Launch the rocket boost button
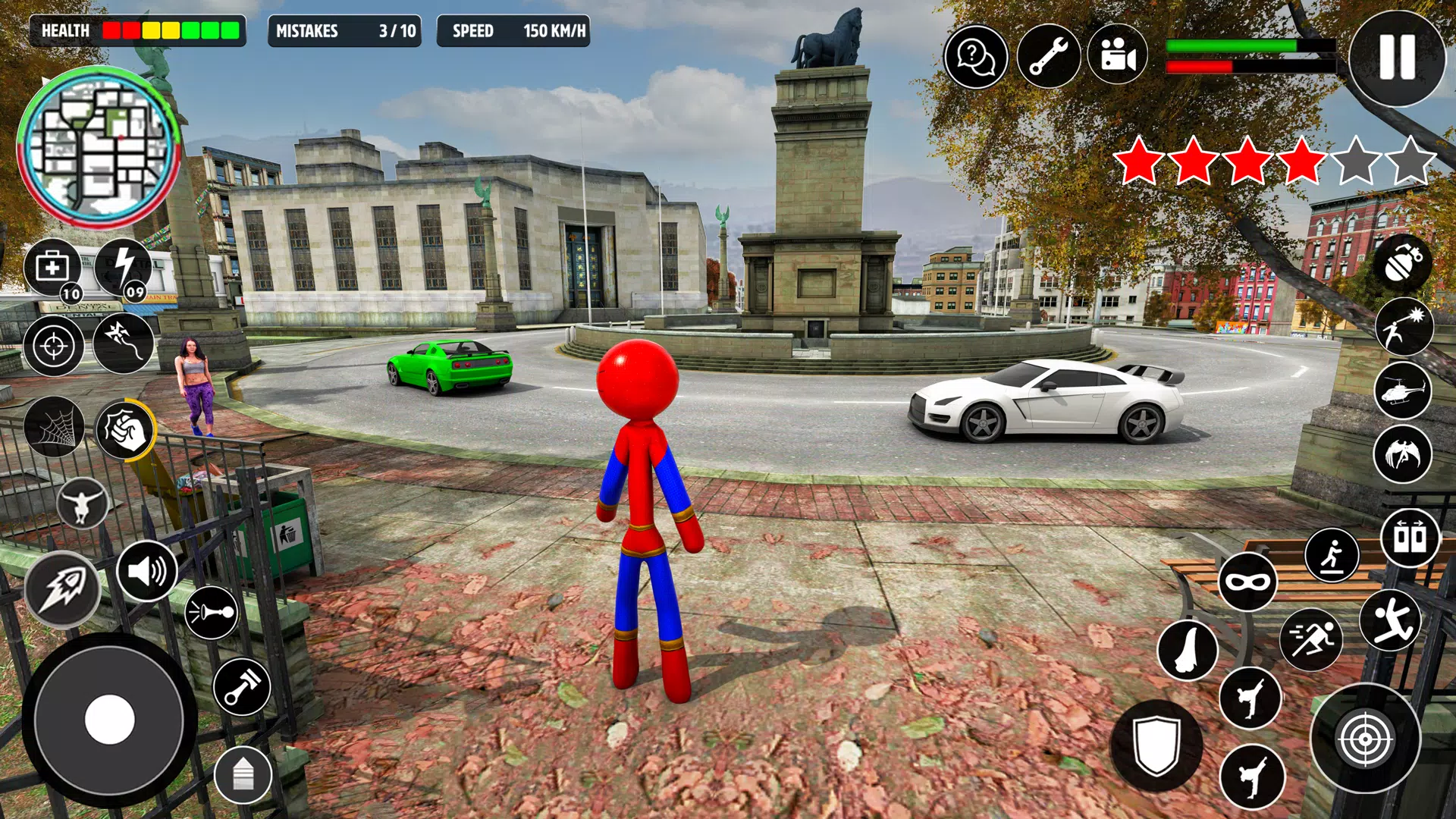 pos(62,589)
